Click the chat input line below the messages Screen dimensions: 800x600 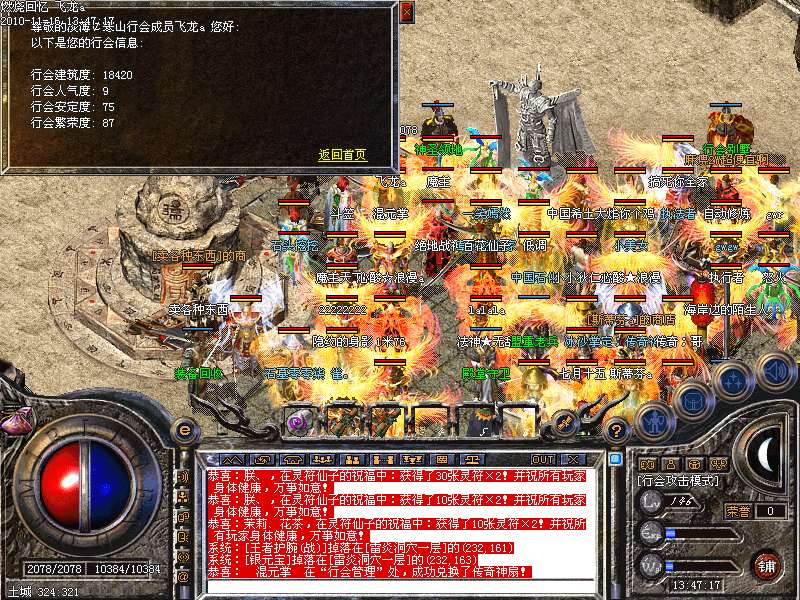coord(400,587)
